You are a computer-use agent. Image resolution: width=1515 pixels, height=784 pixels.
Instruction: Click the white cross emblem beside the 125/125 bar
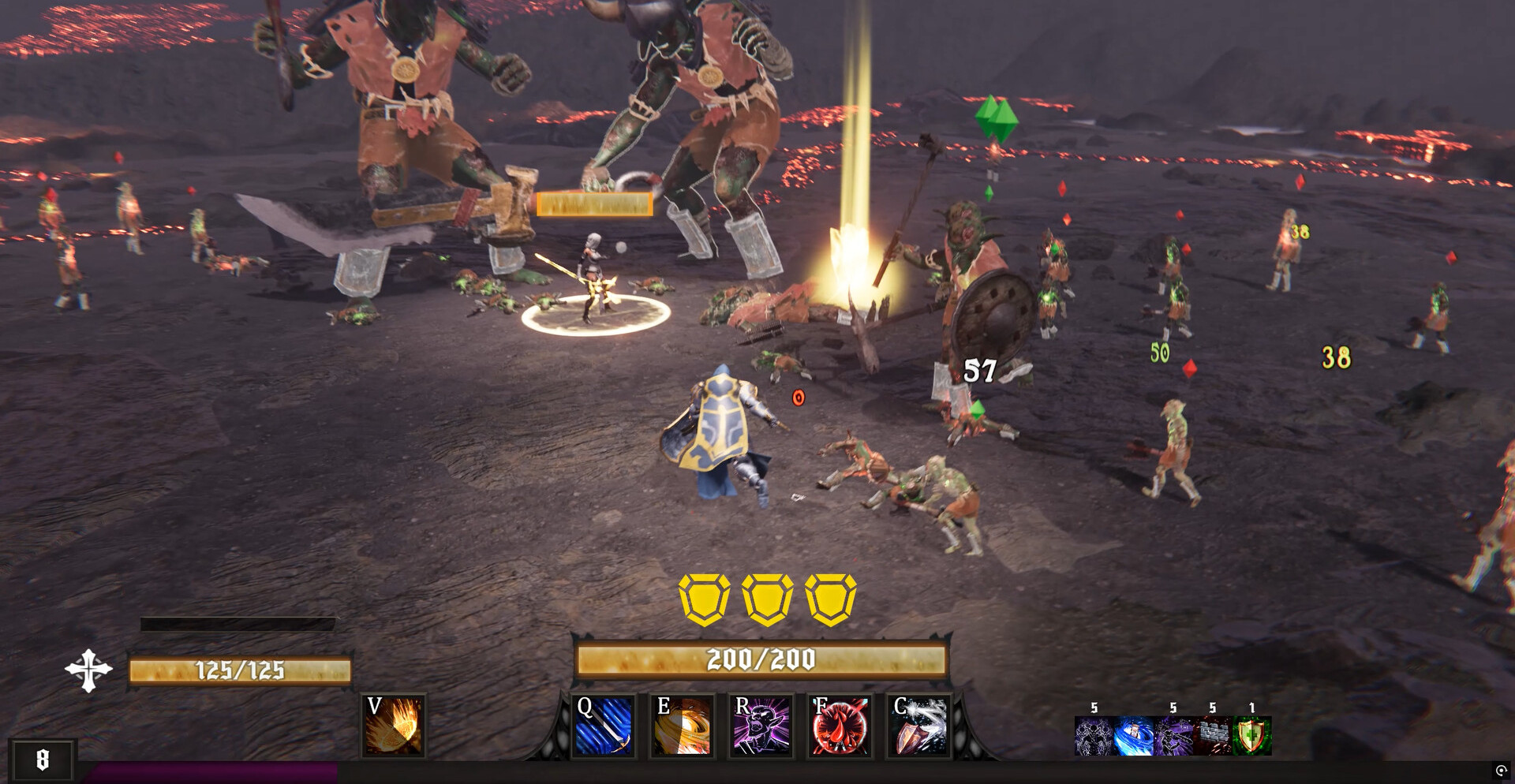[x=88, y=670]
